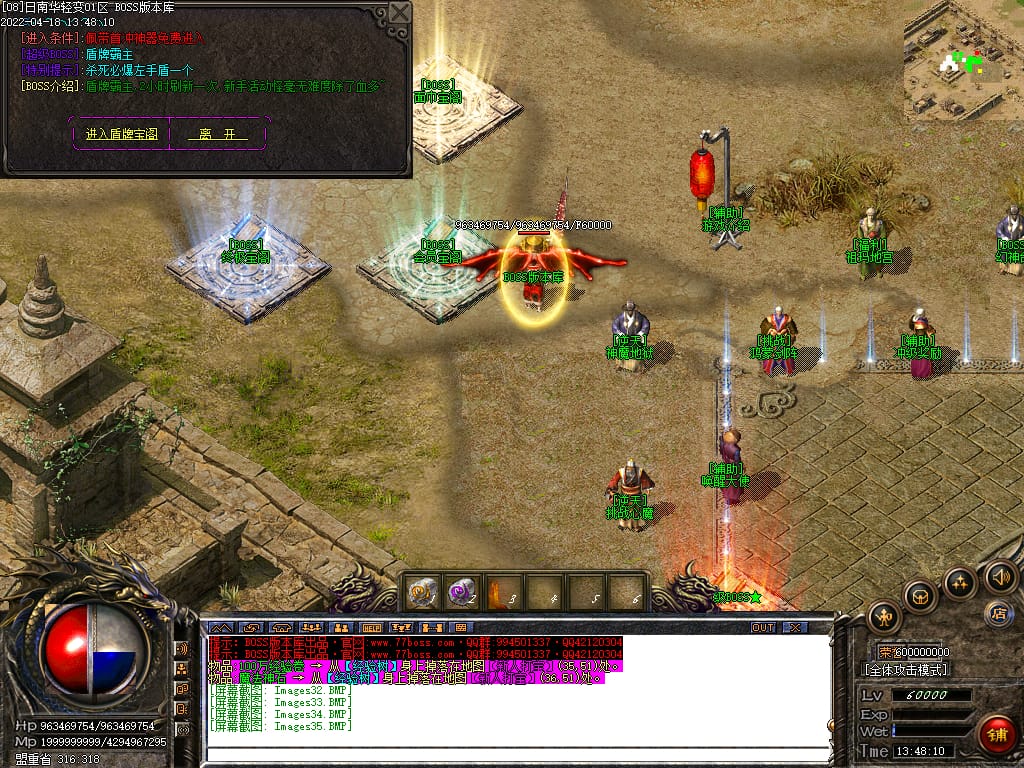The height and width of the screenshot is (768, 1024).
Task: Toggle sound with the speaker icon
Action: point(1000,576)
